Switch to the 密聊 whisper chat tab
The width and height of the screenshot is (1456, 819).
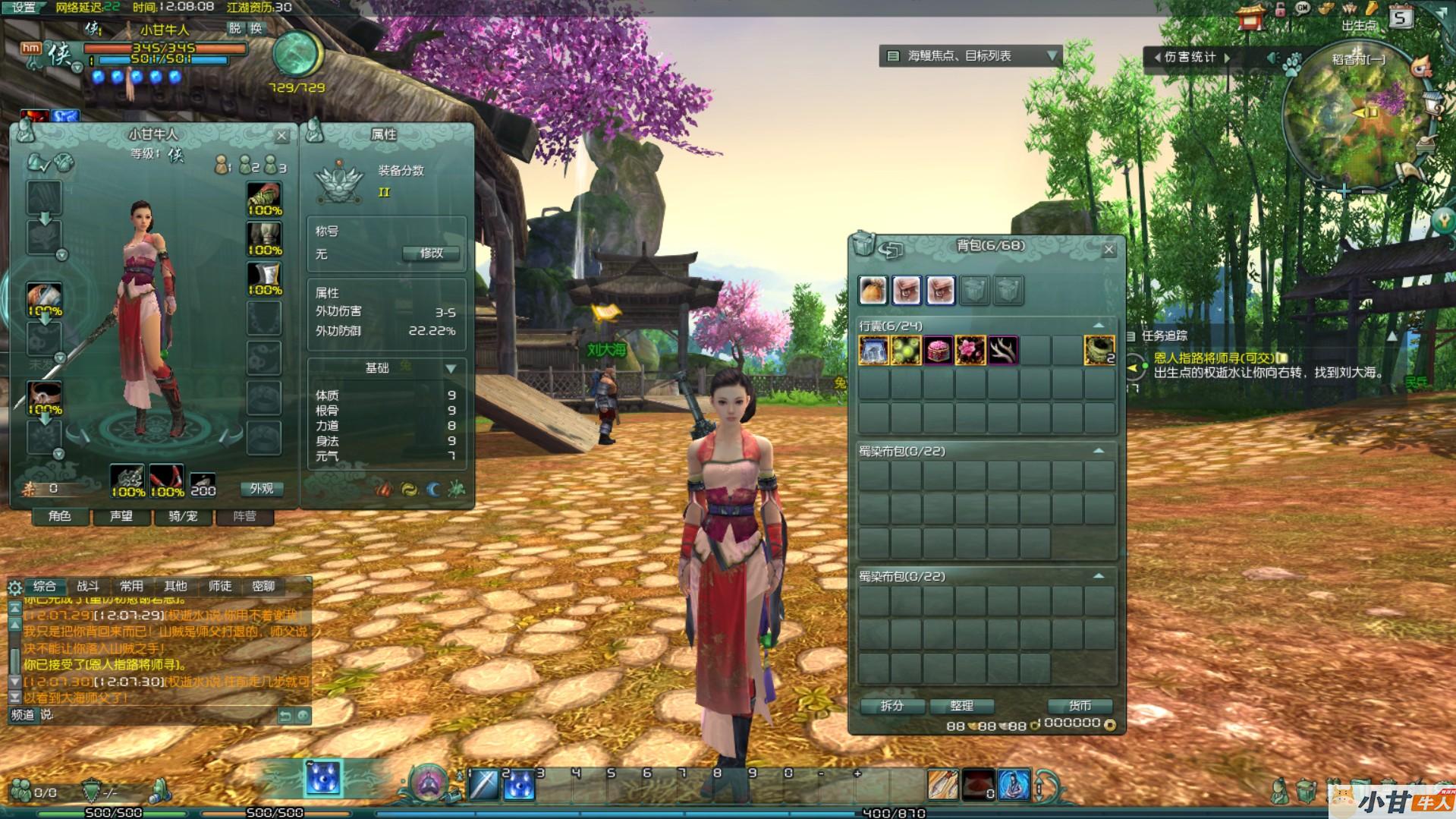[263, 586]
